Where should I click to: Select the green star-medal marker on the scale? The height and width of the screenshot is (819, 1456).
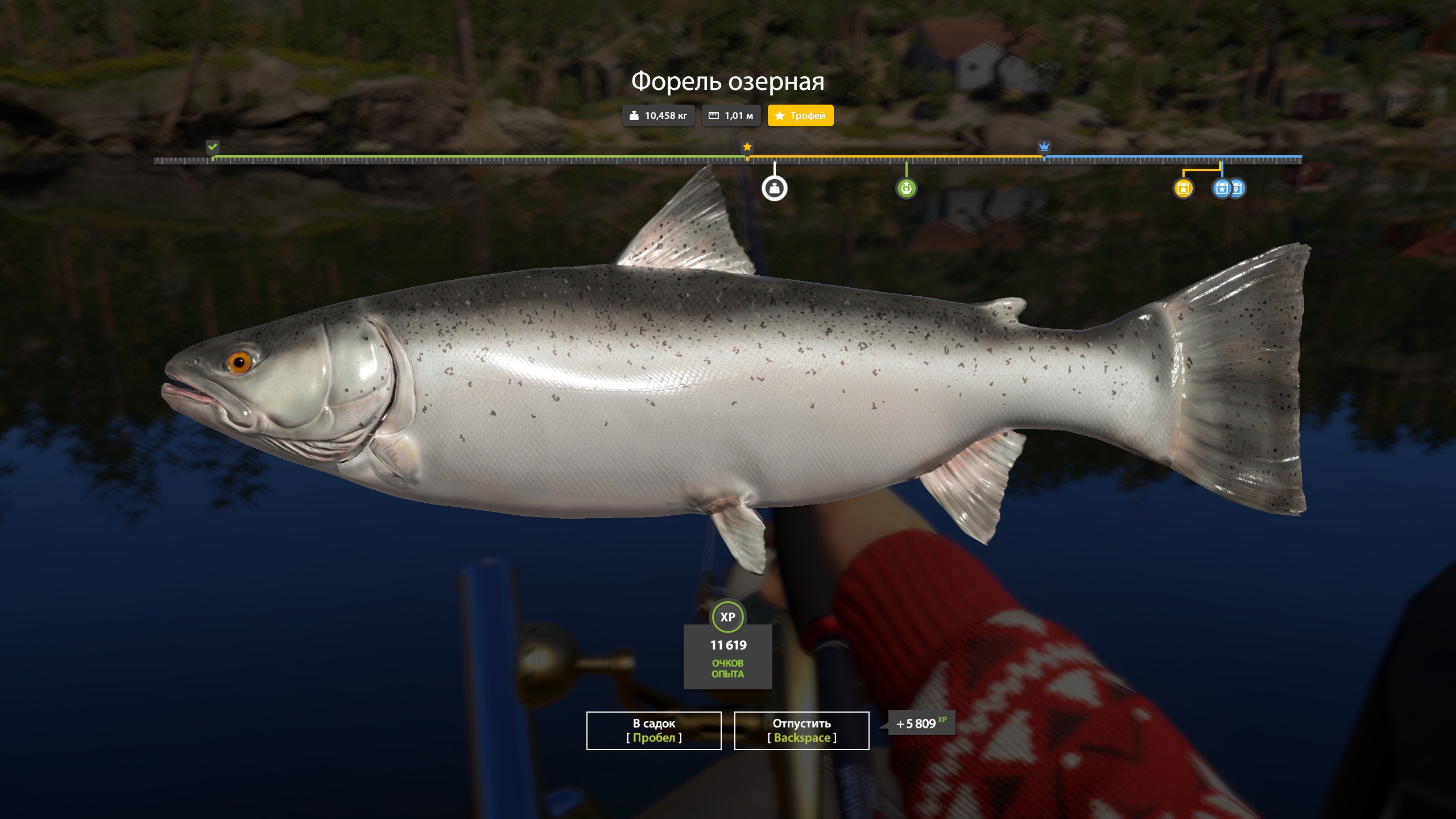pyautogui.click(x=906, y=188)
